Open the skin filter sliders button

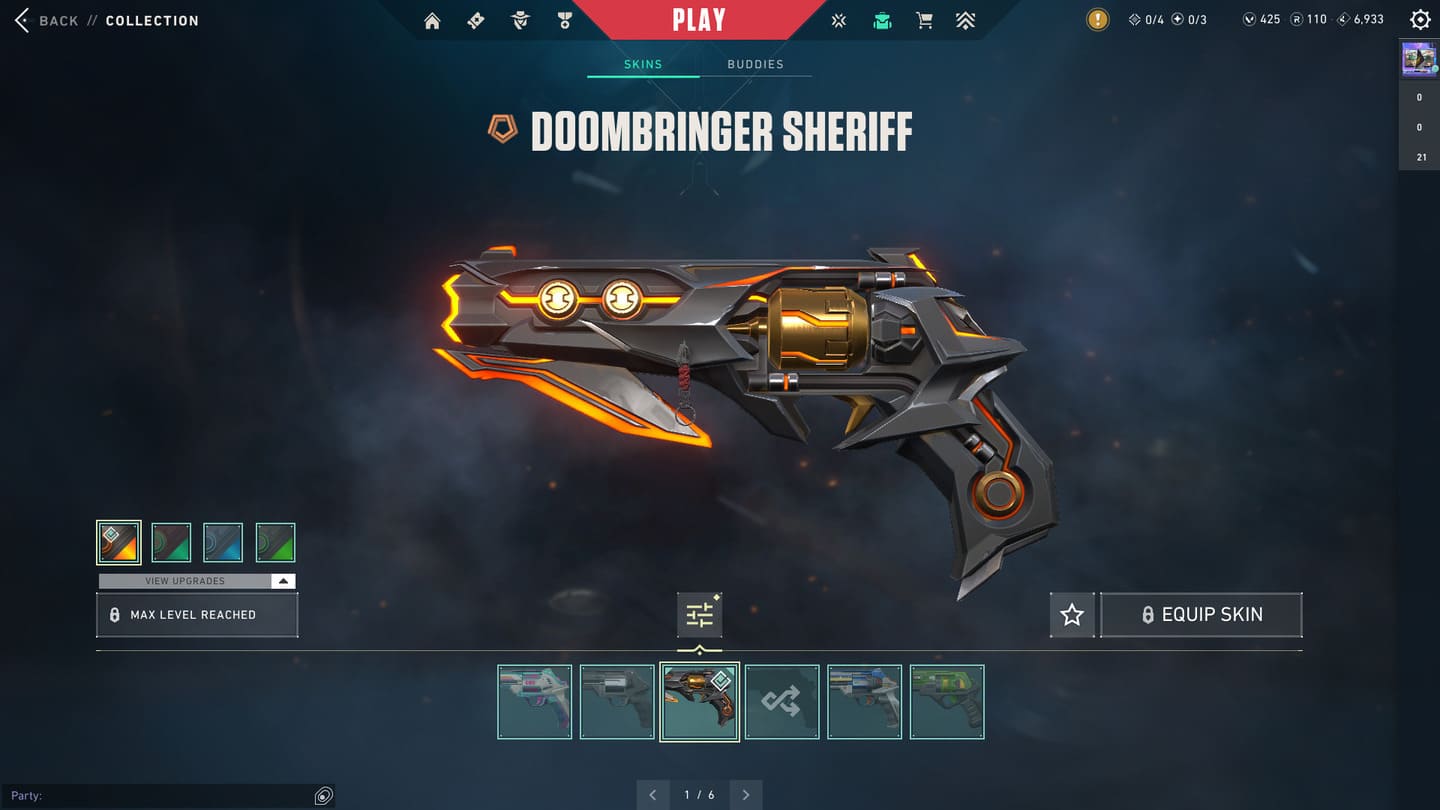tap(699, 615)
